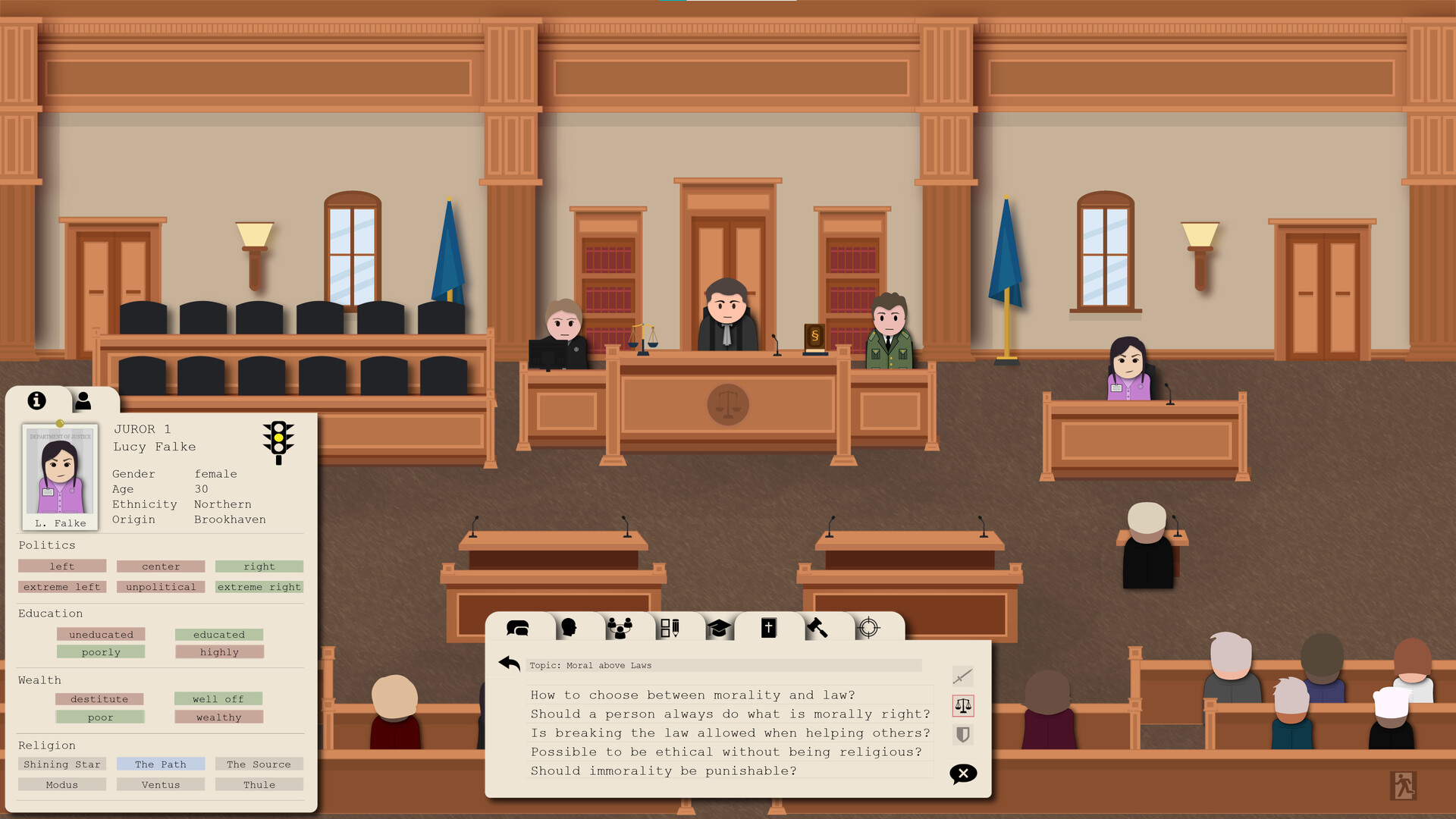
Task: Select the sword attack icon
Action: [962, 676]
